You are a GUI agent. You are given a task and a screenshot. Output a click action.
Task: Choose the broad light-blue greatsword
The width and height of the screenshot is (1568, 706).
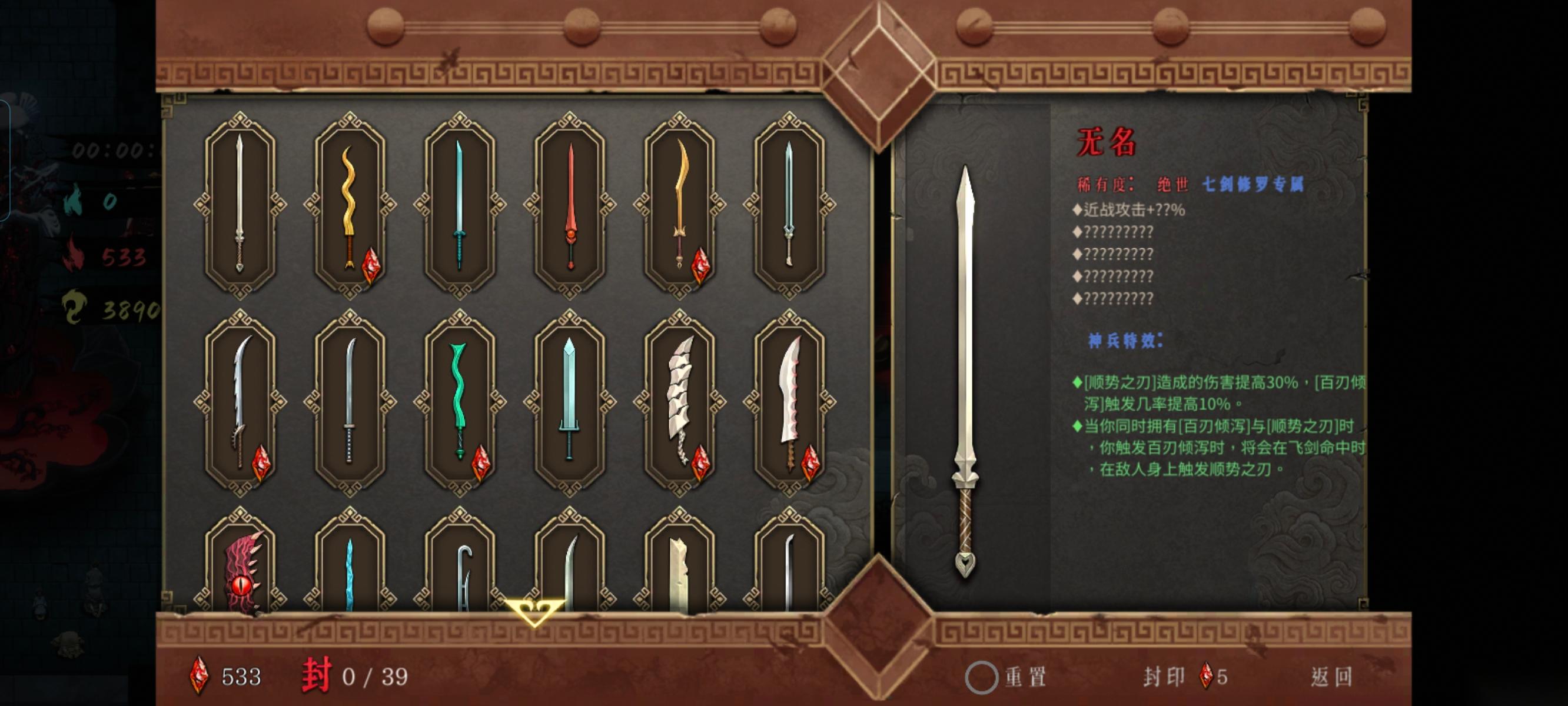pyautogui.click(x=570, y=402)
